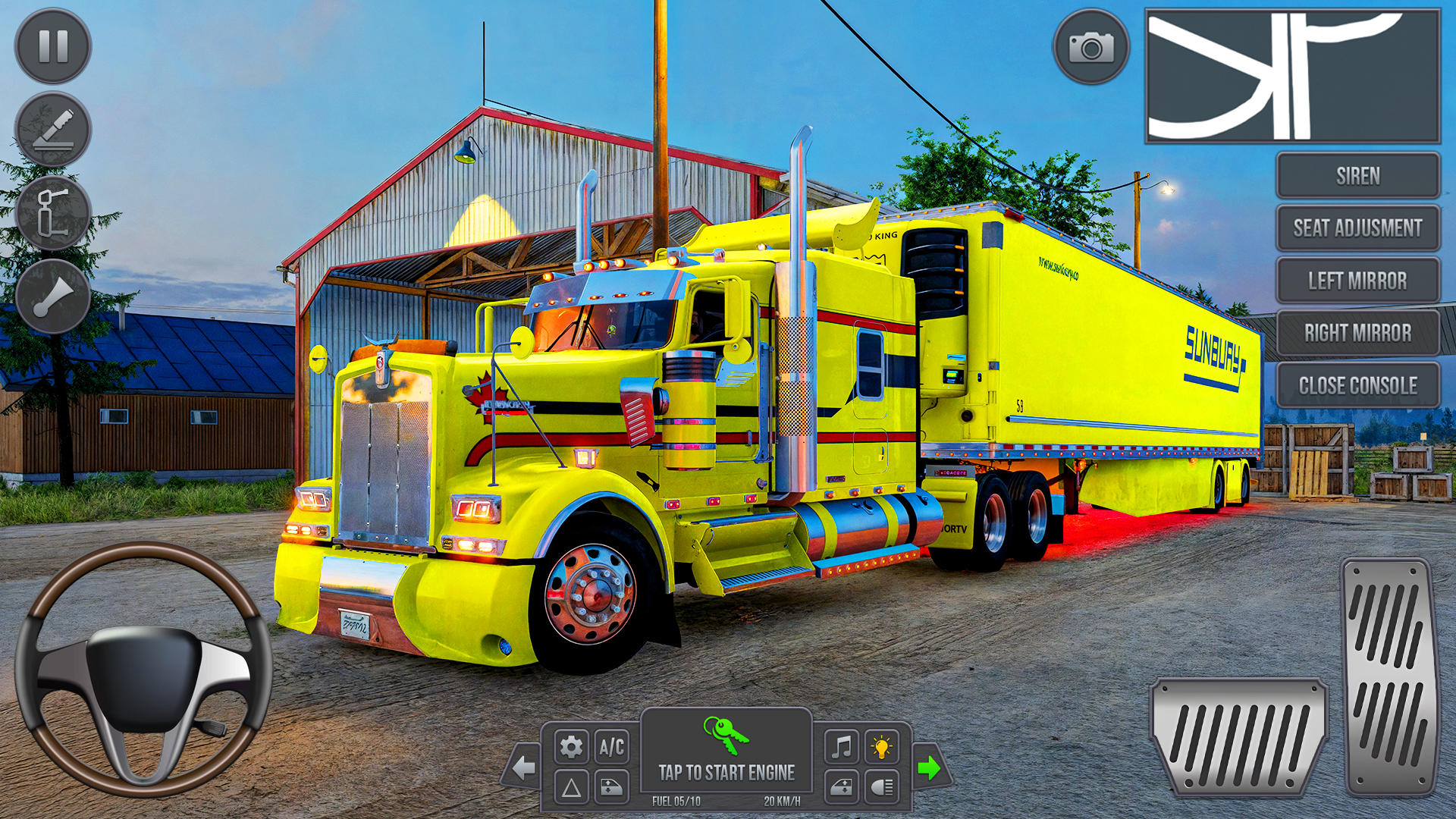The width and height of the screenshot is (1456, 819).
Task: Open Seat Adjustment
Action: 1357,228
